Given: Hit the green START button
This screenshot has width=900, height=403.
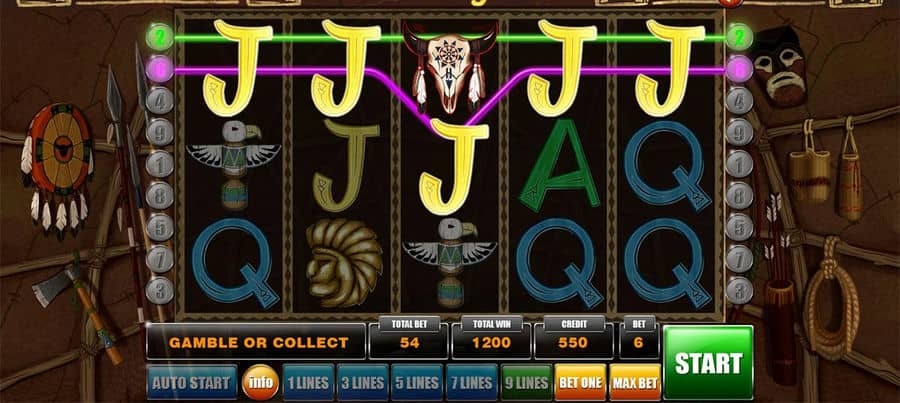Looking at the screenshot, I should [707, 362].
